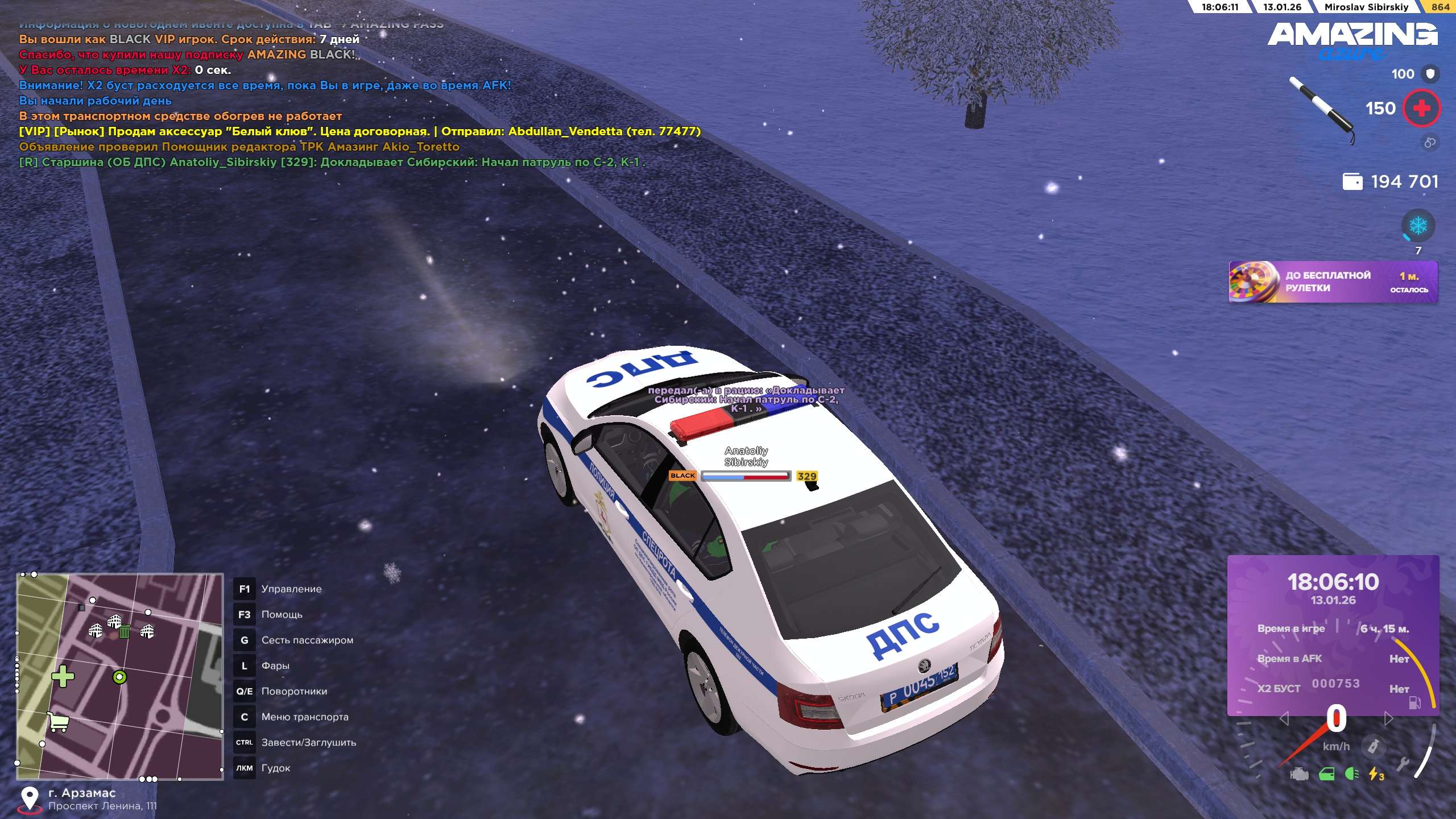This screenshot has width=1456, height=819.
Task: Click the location pin beside Арзамас
Action: (x=30, y=798)
